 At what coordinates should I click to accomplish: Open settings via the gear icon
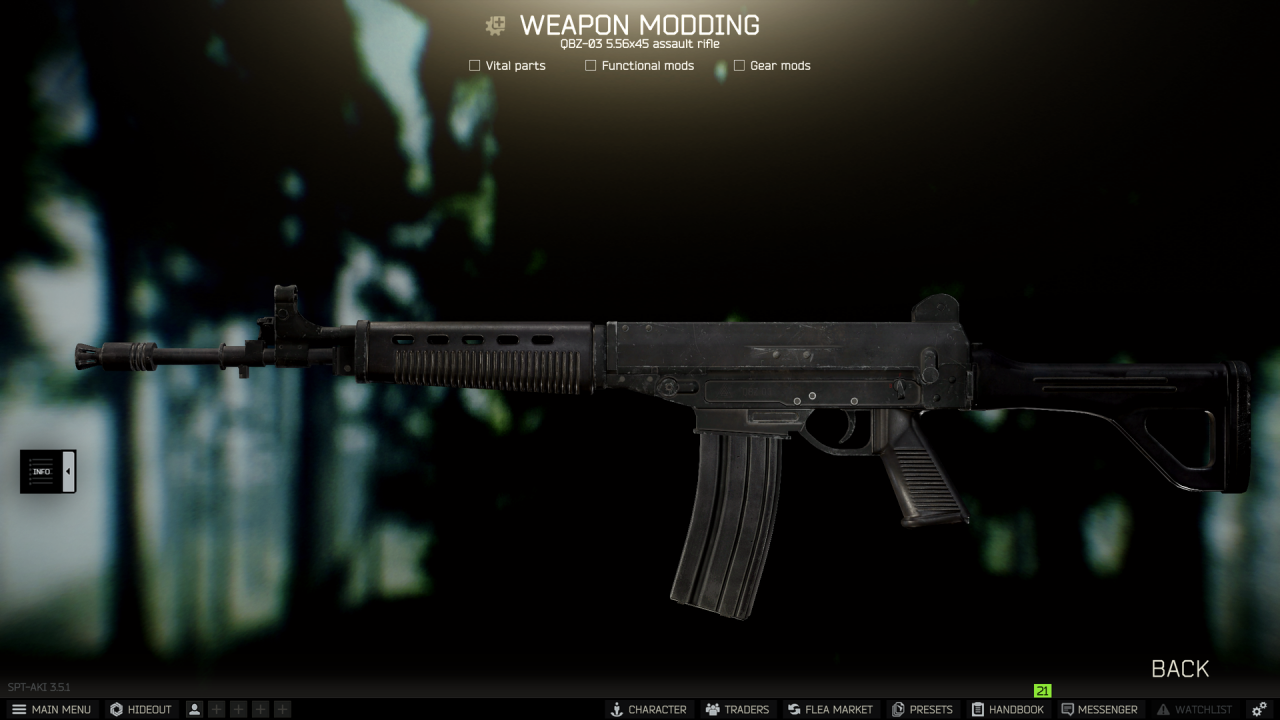point(1259,709)
